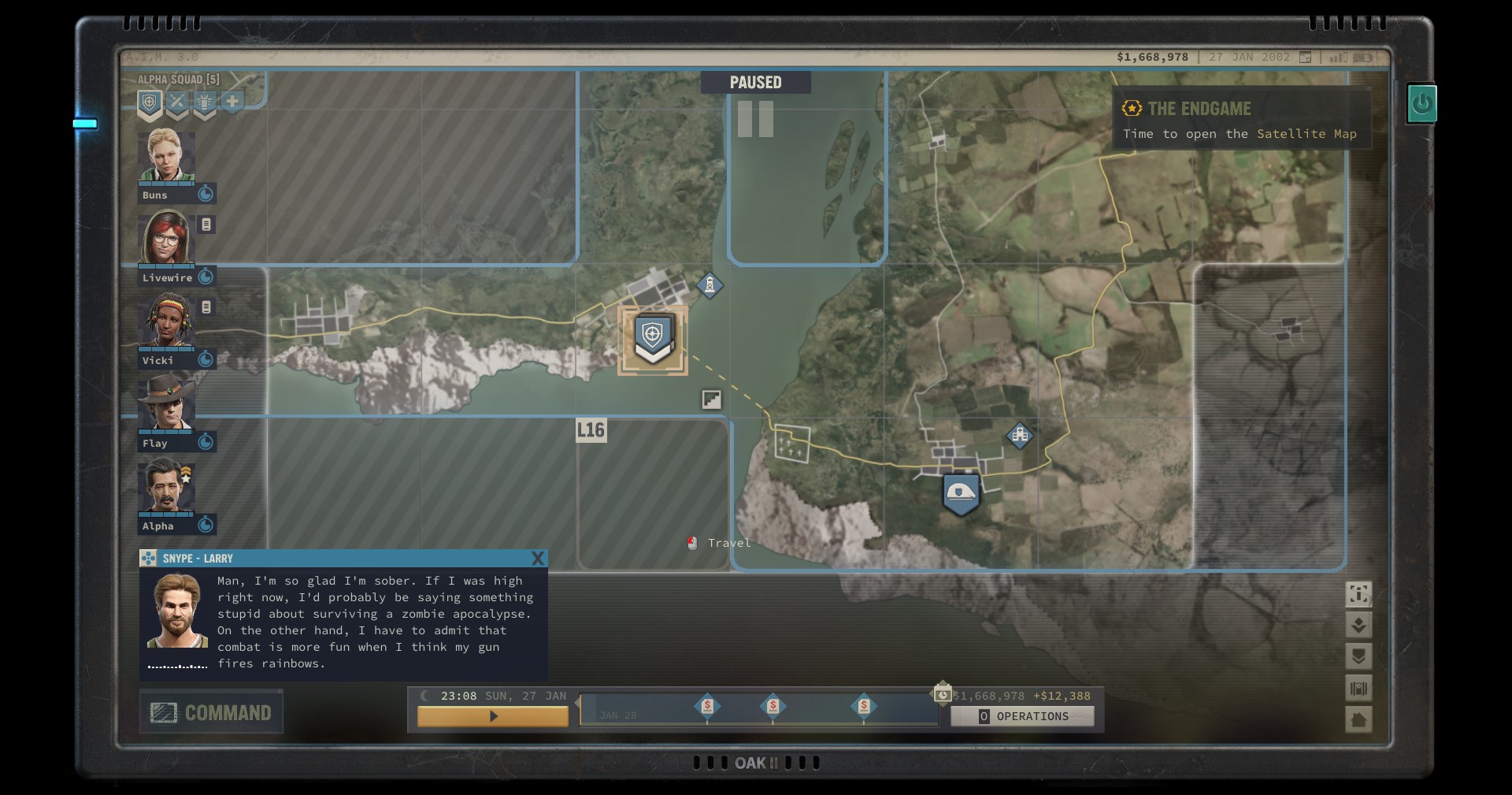The image size is (1512, 795).
Task: Click Buns's rest timer icon
Action: 206,195
